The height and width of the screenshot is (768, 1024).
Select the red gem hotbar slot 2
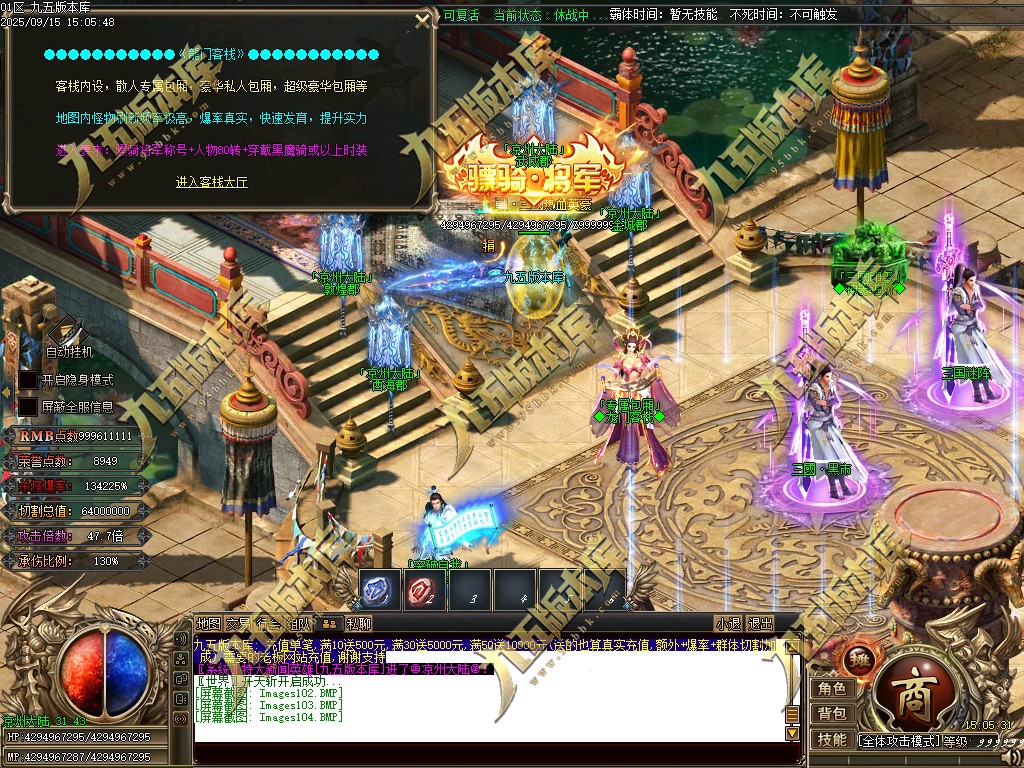point(425,591)
